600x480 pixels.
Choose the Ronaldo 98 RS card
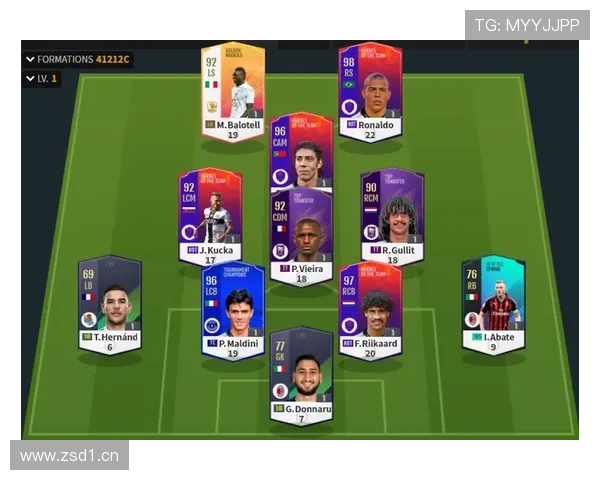[x=369, y=92]
